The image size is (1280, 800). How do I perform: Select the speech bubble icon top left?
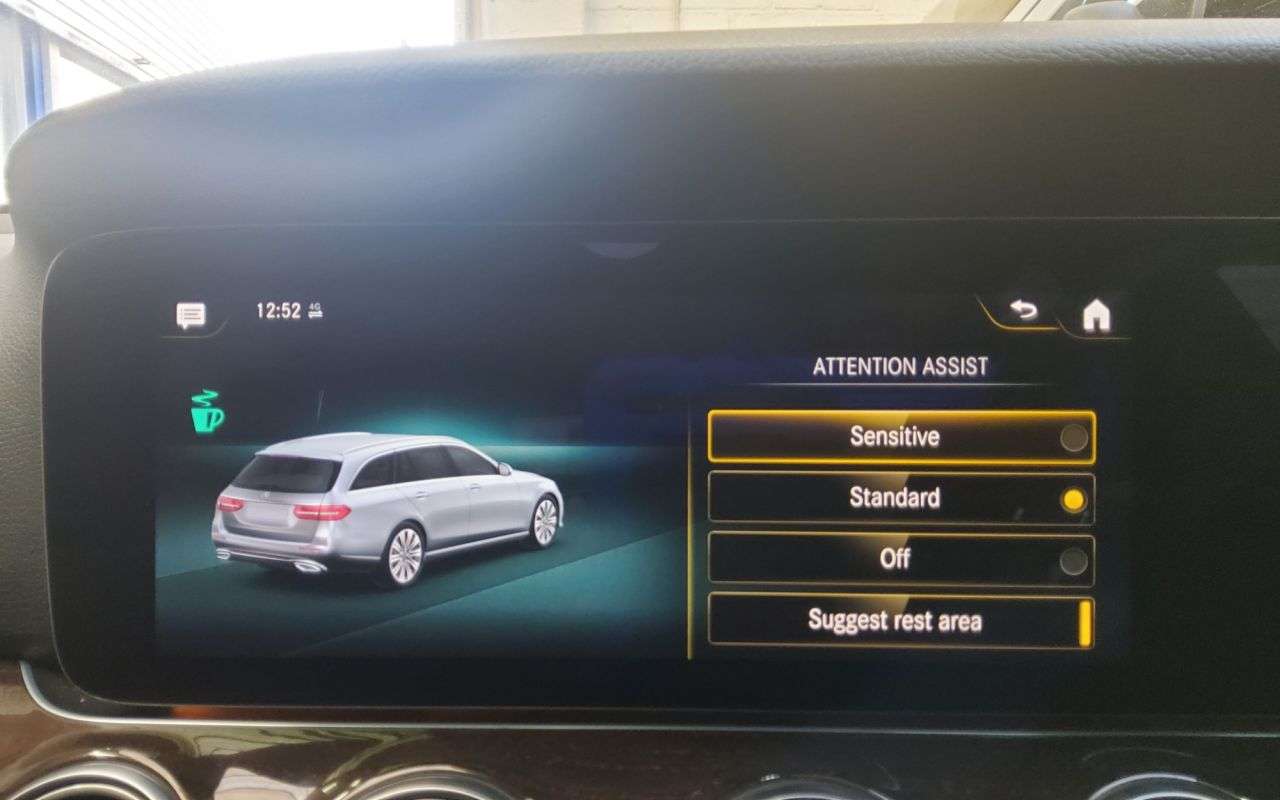(x=190, y=313)
